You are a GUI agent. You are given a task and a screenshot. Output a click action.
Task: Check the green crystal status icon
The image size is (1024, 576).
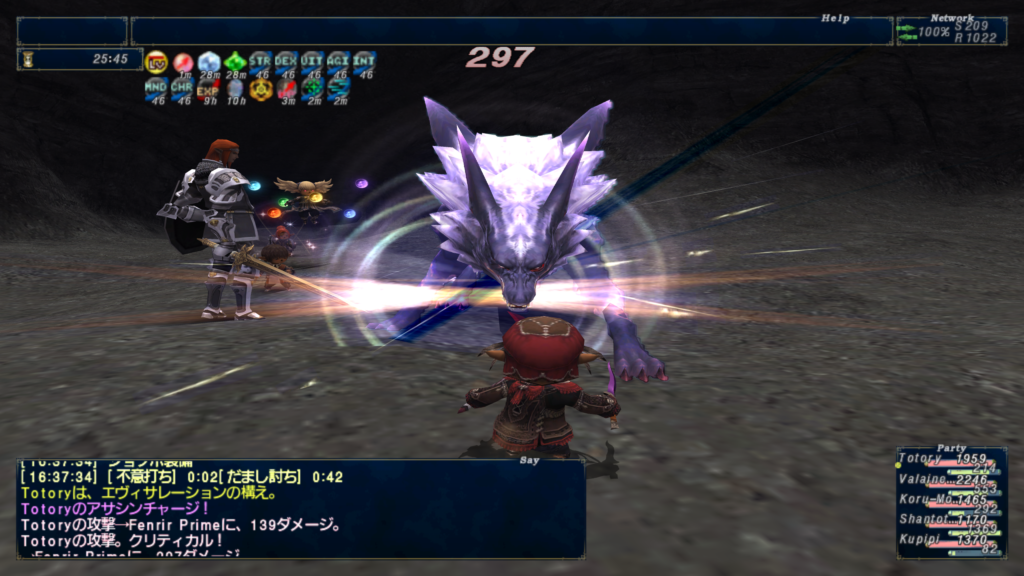pyautogui.click(x=234, y=62)
